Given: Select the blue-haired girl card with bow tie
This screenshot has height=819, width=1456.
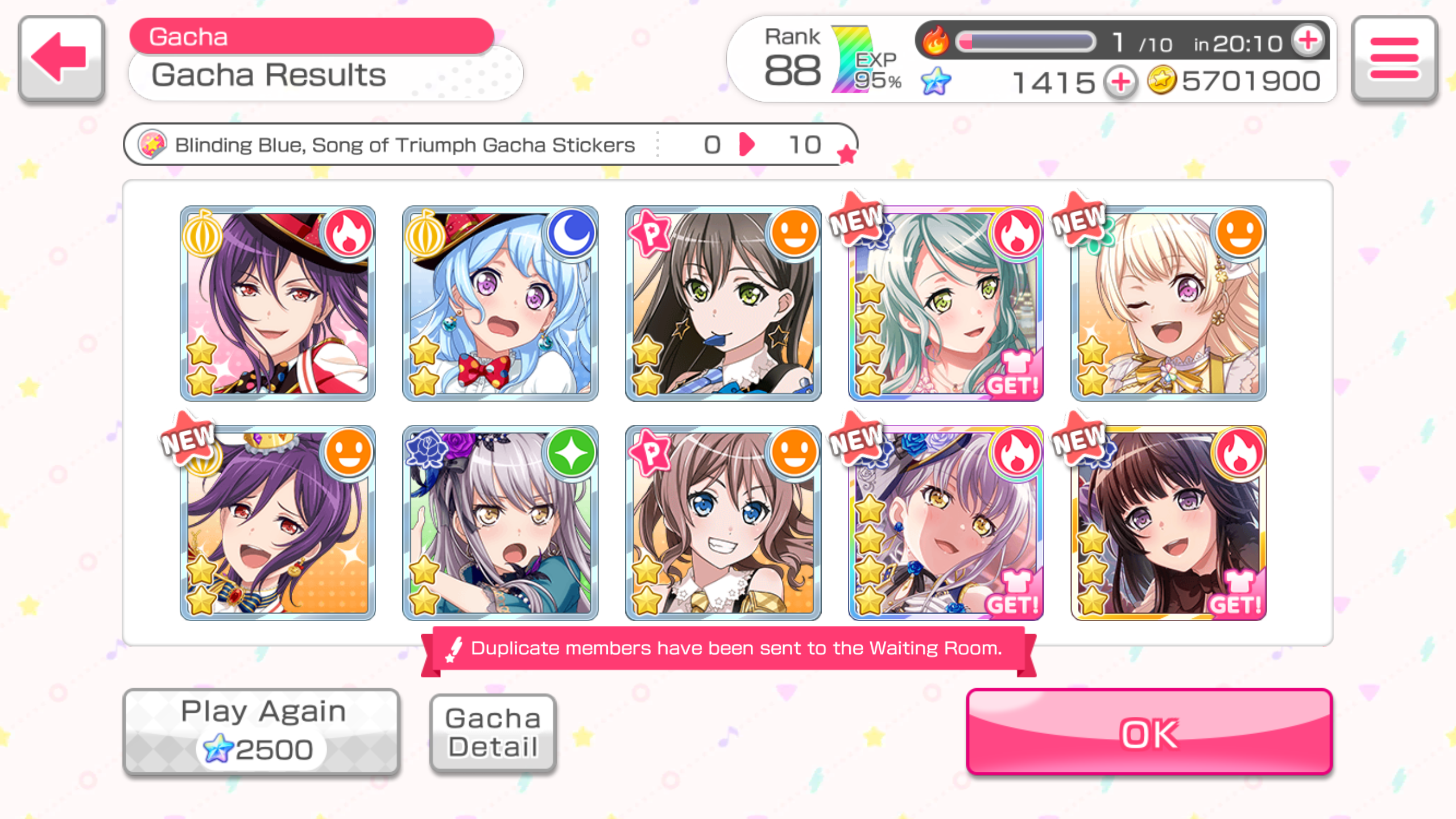Looking at the screenshot, I should click(x=500, y=303).
